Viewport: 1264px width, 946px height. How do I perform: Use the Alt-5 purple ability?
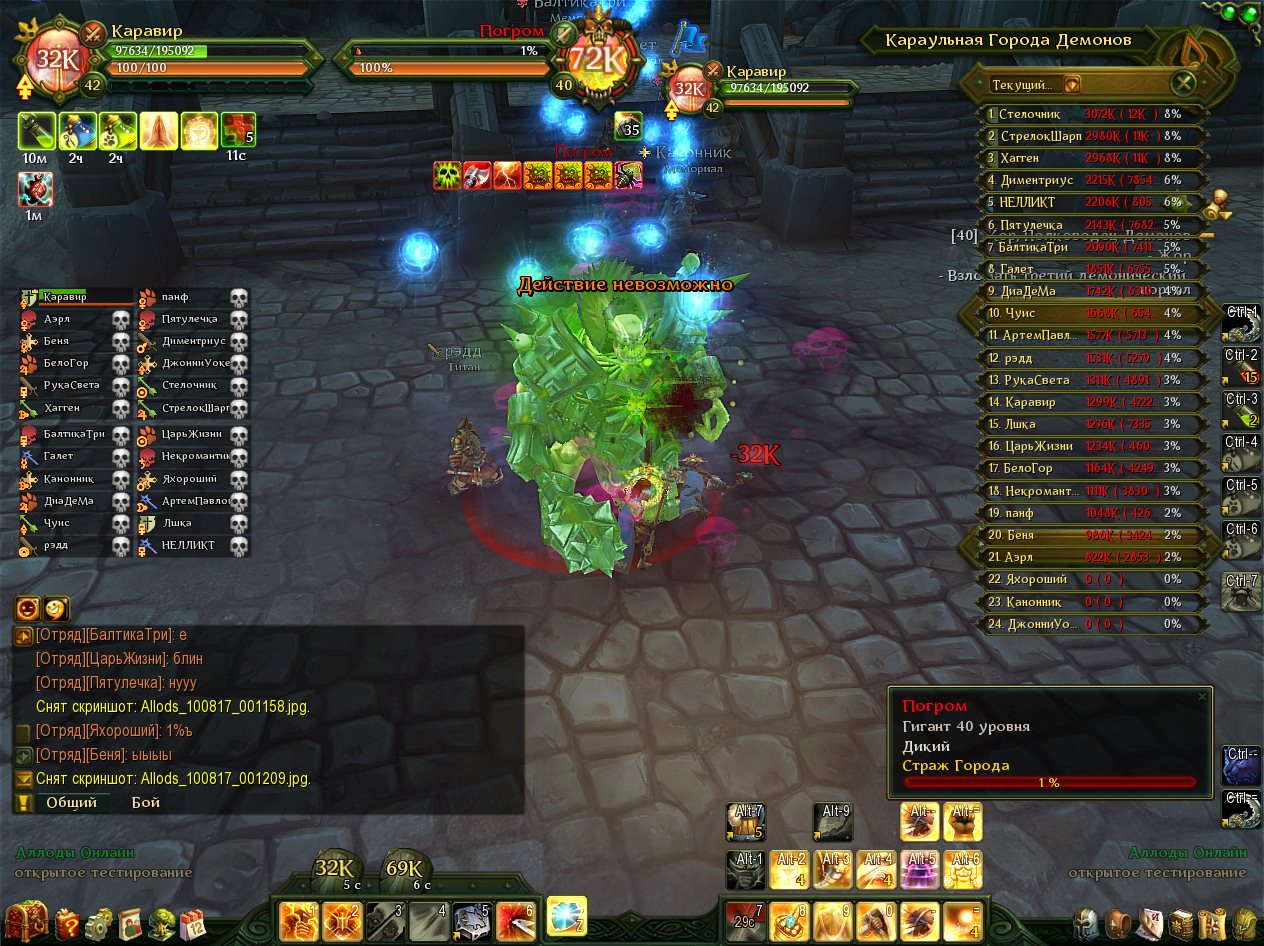[921, 870]
